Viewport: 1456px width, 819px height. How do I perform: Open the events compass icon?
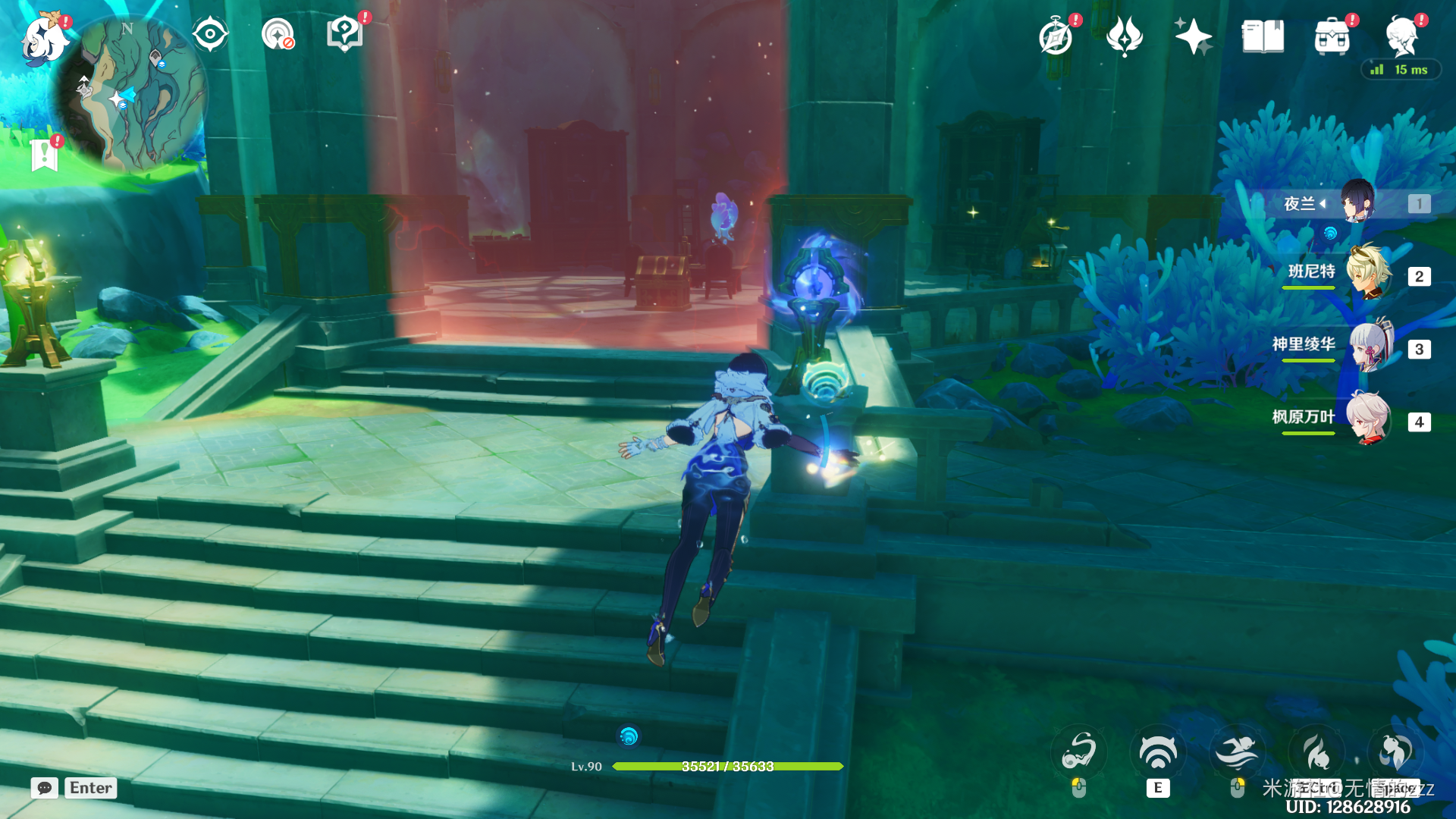[1056, 36]
